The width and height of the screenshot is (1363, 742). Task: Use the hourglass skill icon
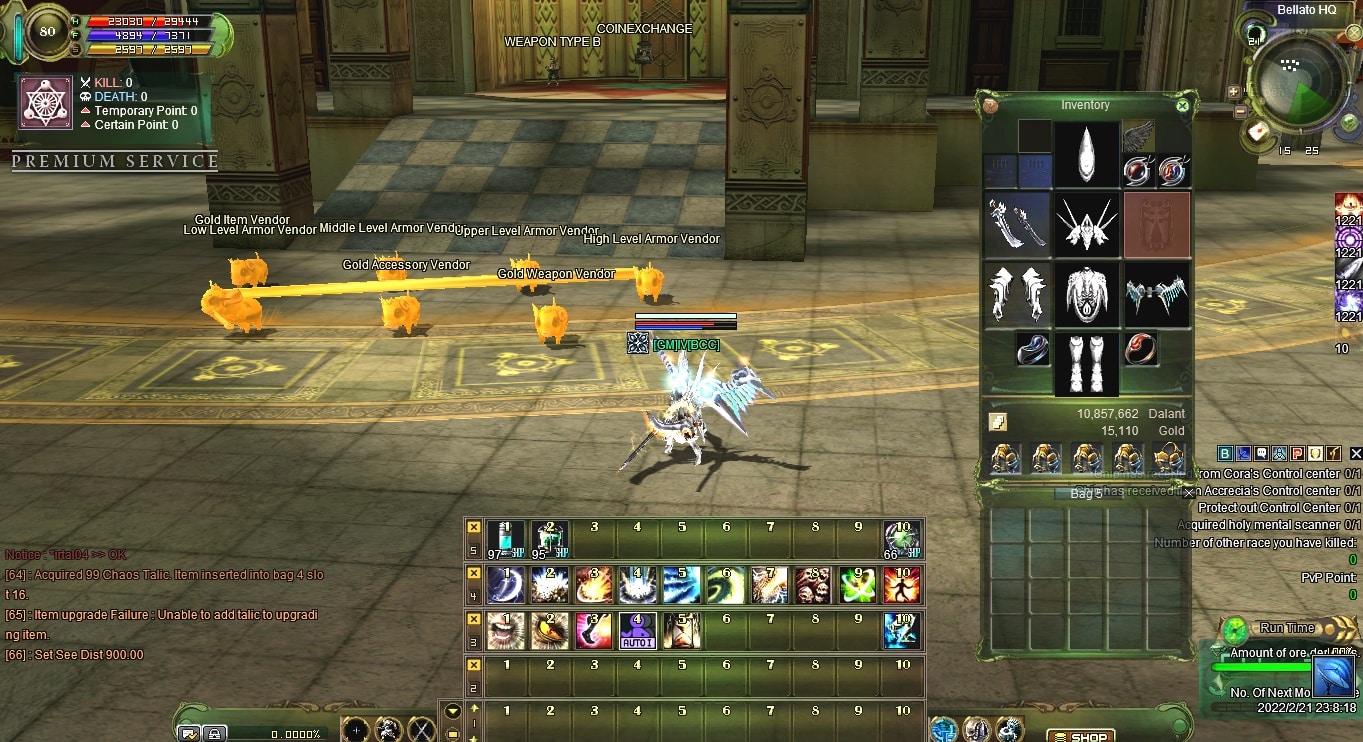(682, 630)
